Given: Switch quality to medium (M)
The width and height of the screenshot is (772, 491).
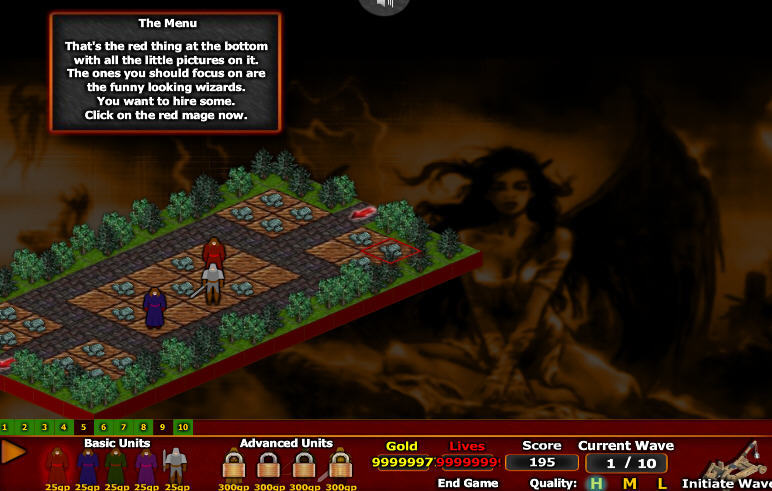Looking at the screenshot, I should (629, 483).
